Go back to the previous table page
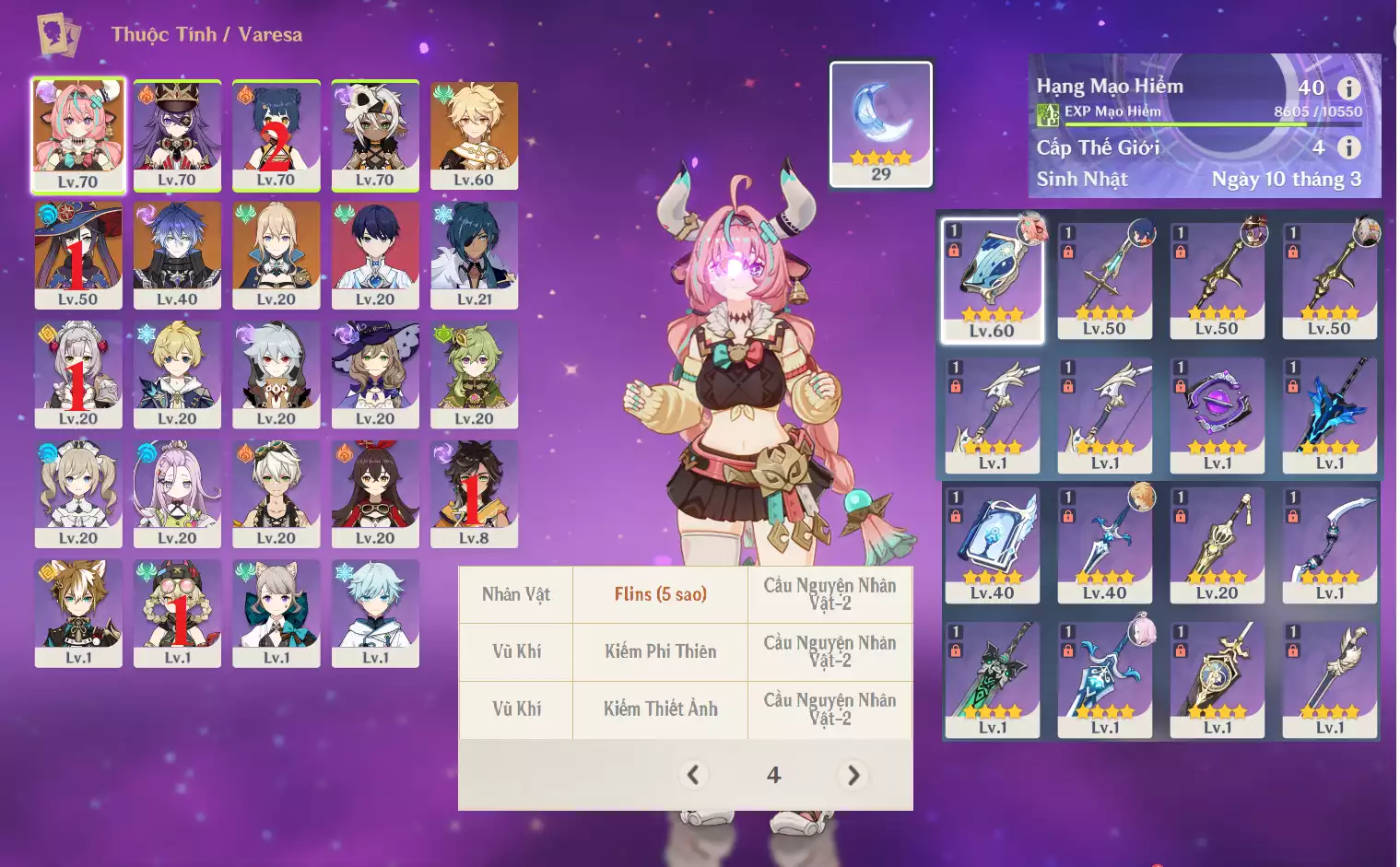1400x867 pixels. tap(694, 776)
